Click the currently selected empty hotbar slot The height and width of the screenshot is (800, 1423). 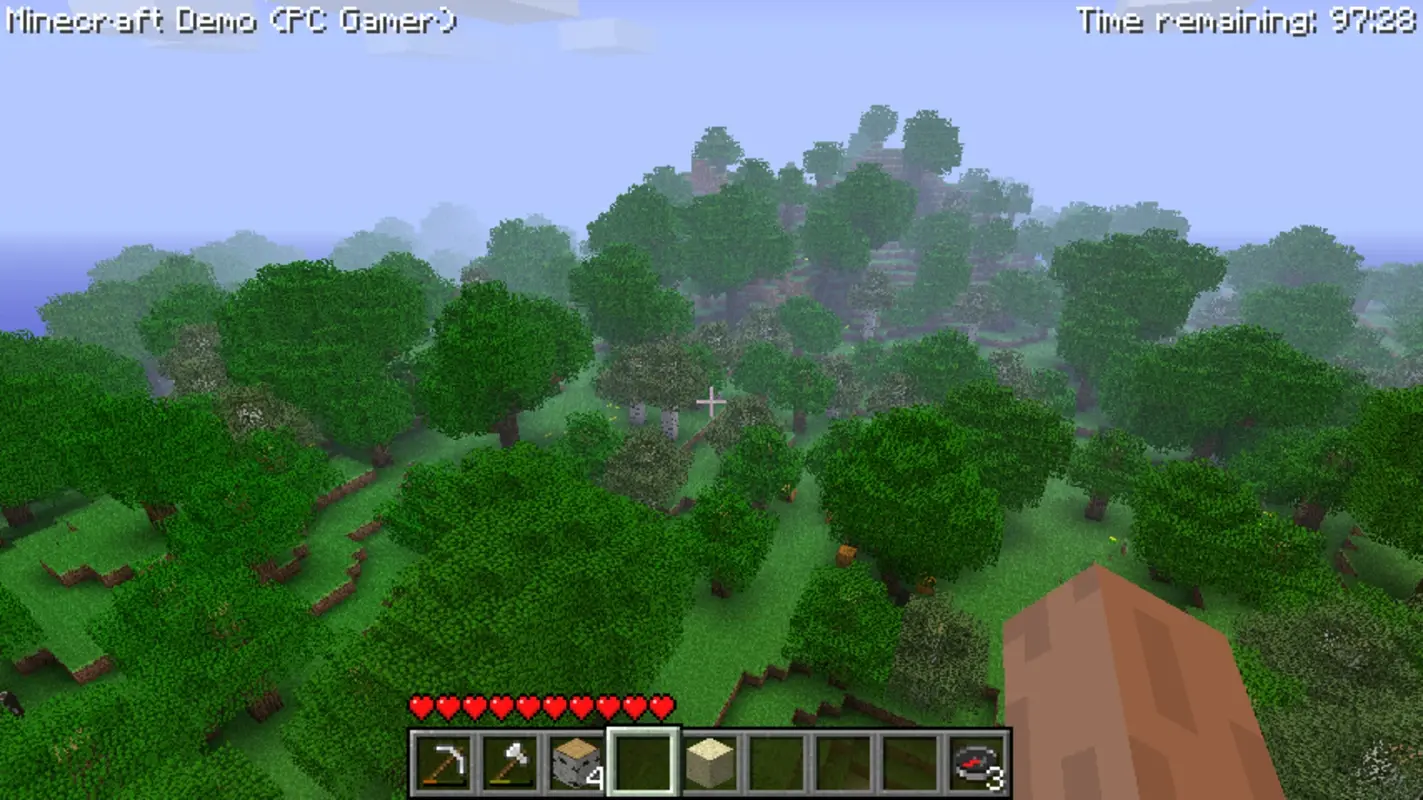click(644, 762)
